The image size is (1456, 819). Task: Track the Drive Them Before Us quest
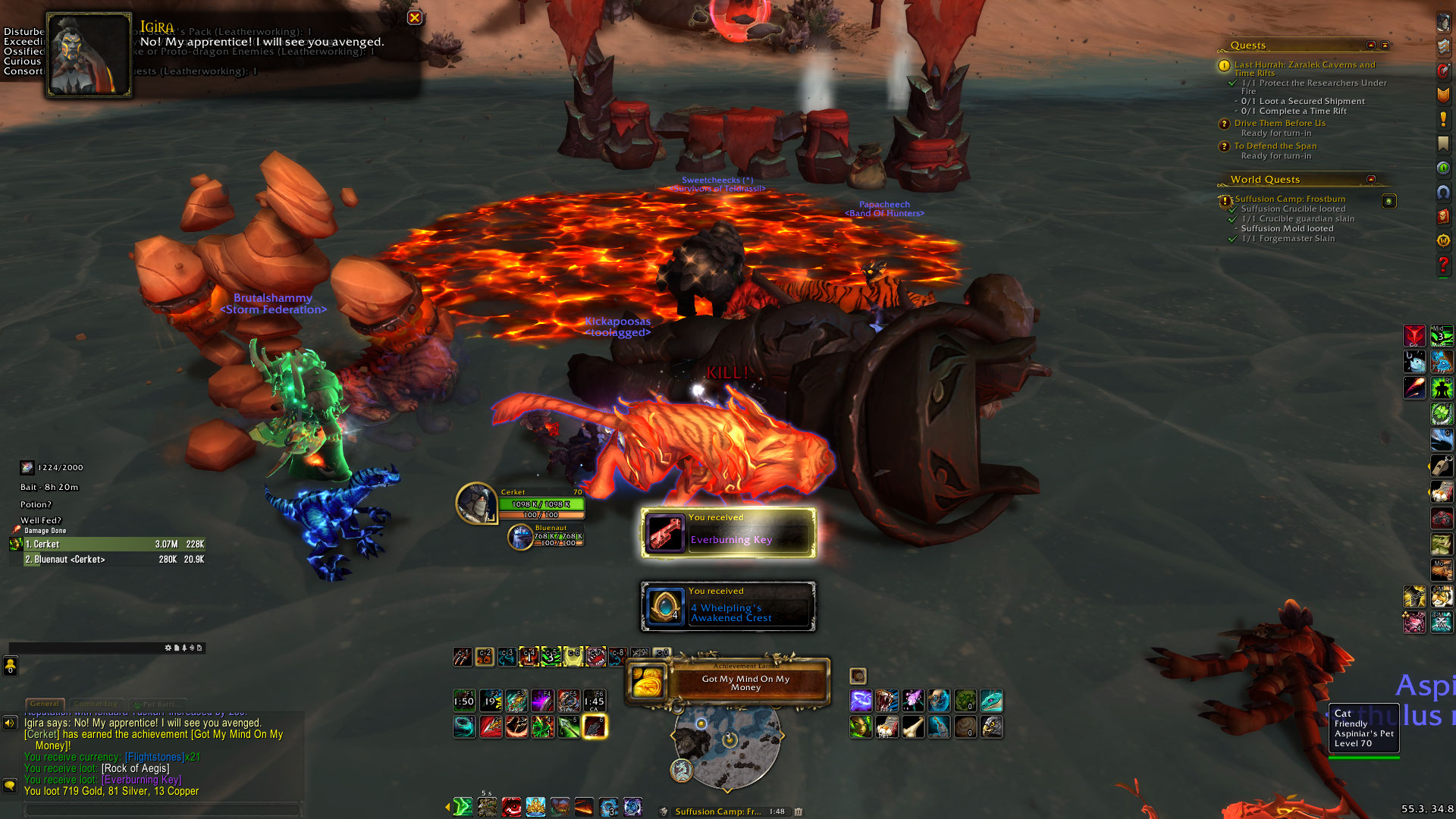[x=1279, y=123]
